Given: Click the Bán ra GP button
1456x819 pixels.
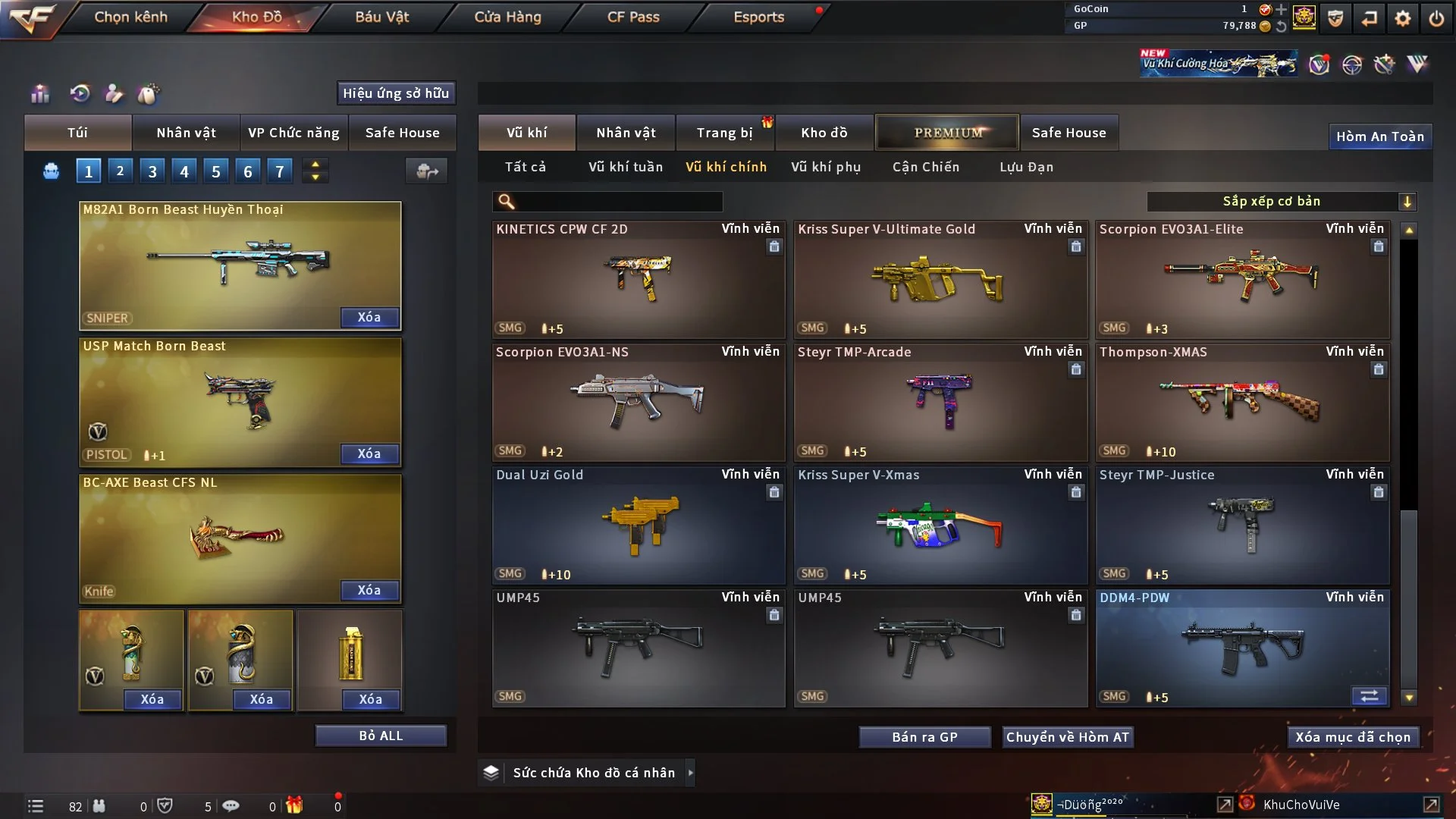Looking at the screenshot, I should (924, 737).
